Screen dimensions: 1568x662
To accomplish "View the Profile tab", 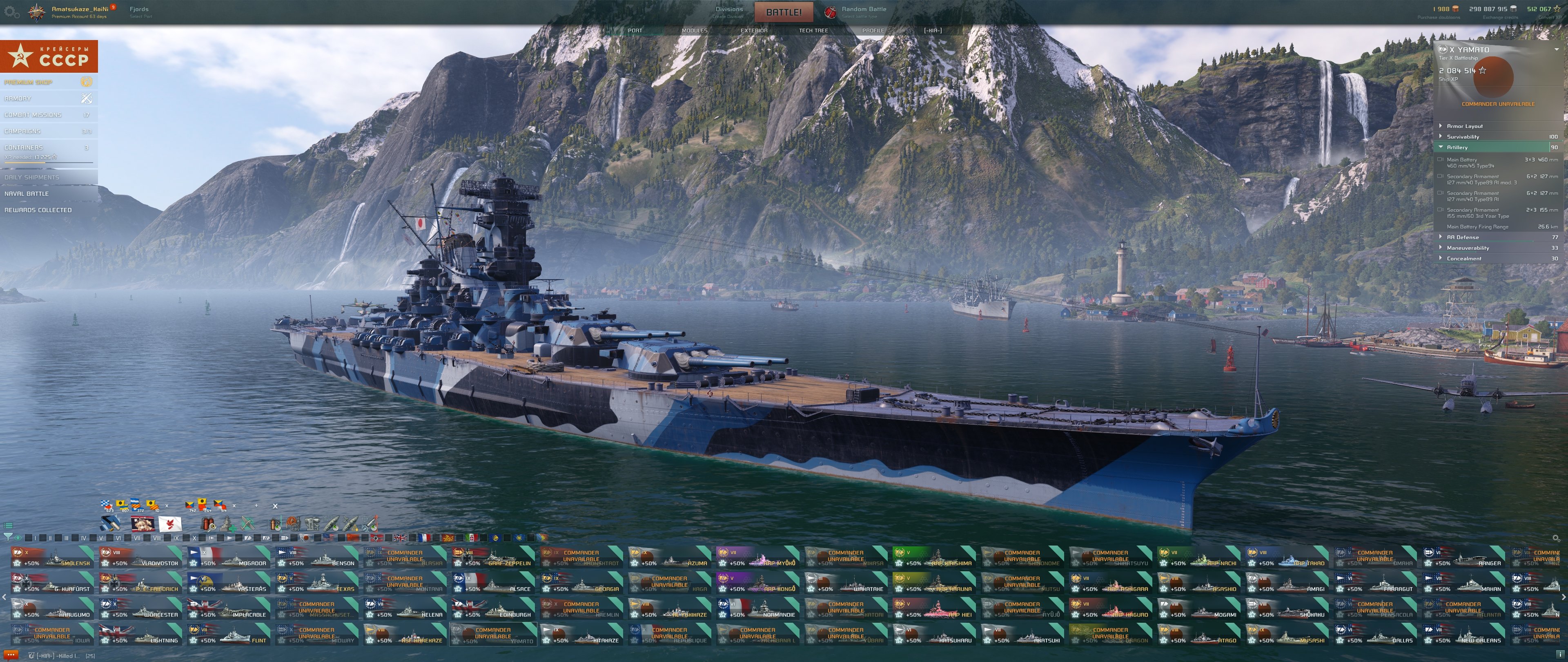I will click(873, 31).
